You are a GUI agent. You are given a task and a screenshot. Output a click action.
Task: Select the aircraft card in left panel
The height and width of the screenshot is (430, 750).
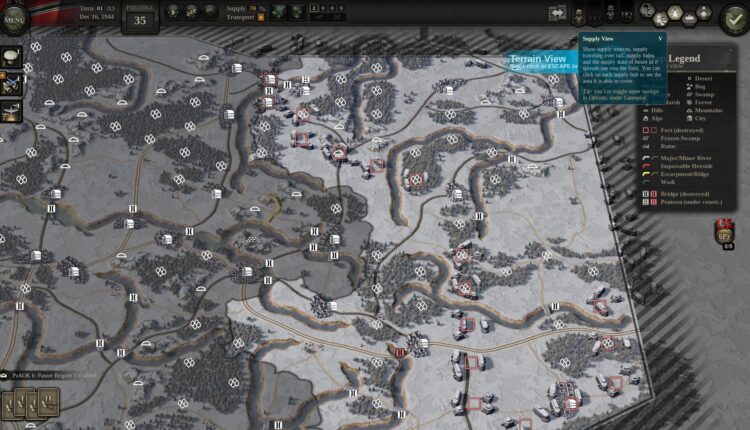pyautogui.click(x=12, y=110)
